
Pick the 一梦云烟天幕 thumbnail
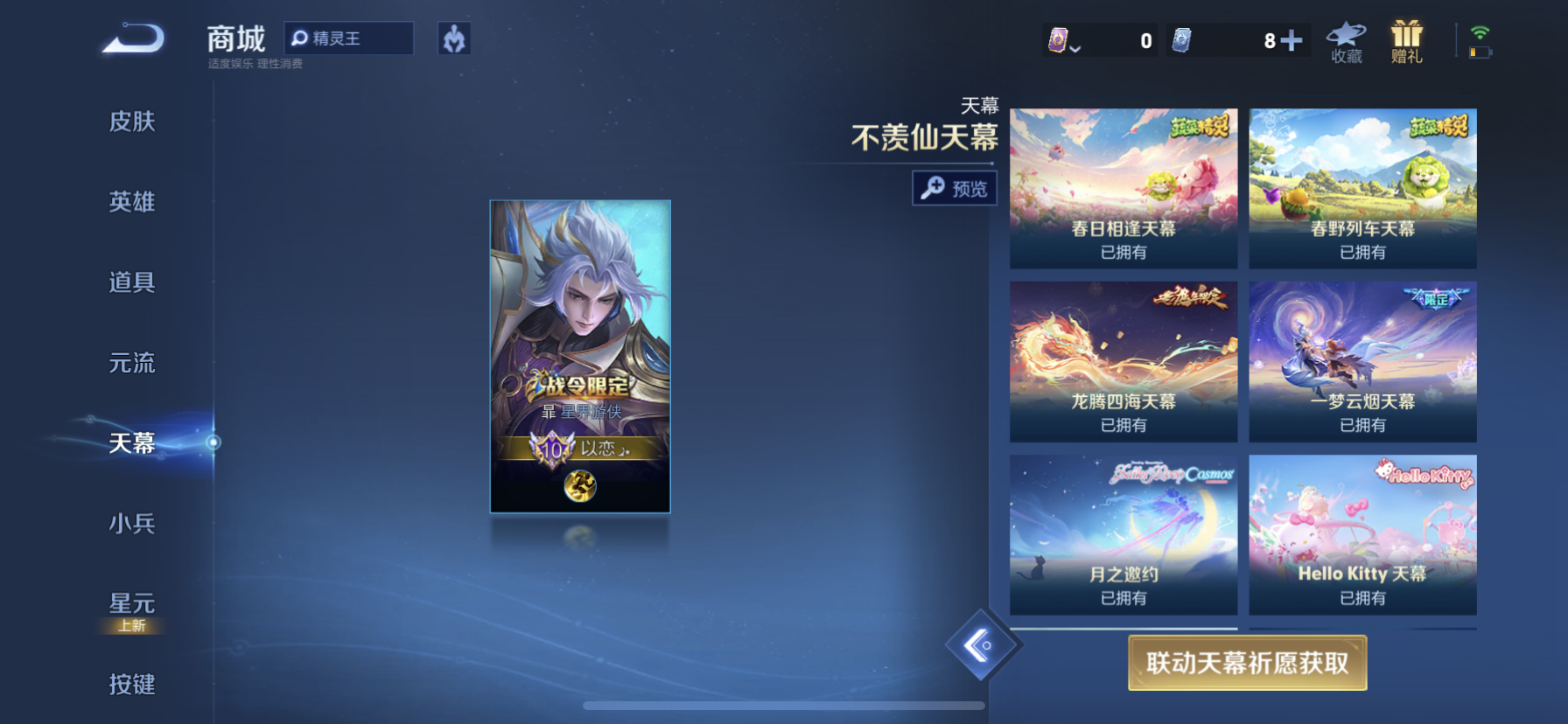pos(1362,361)
